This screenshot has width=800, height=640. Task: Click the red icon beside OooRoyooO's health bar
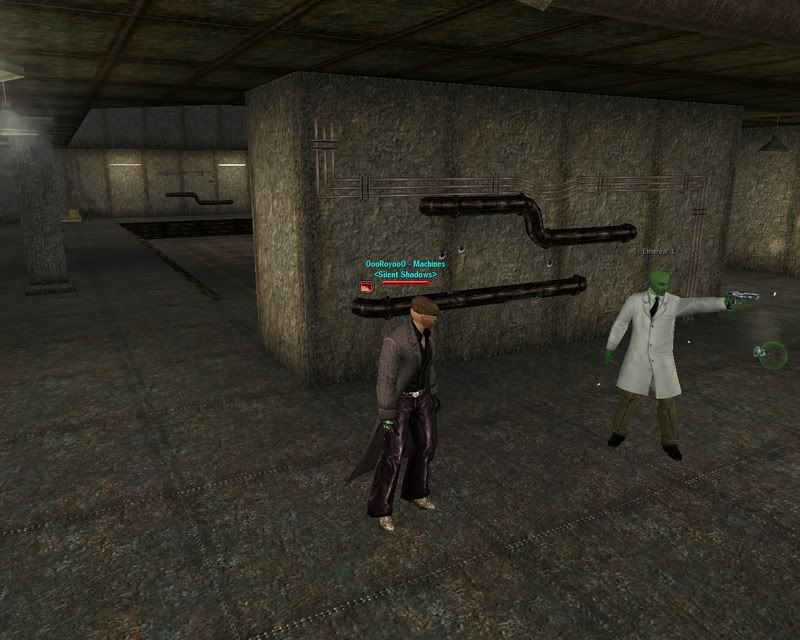(x=367, y=286)
